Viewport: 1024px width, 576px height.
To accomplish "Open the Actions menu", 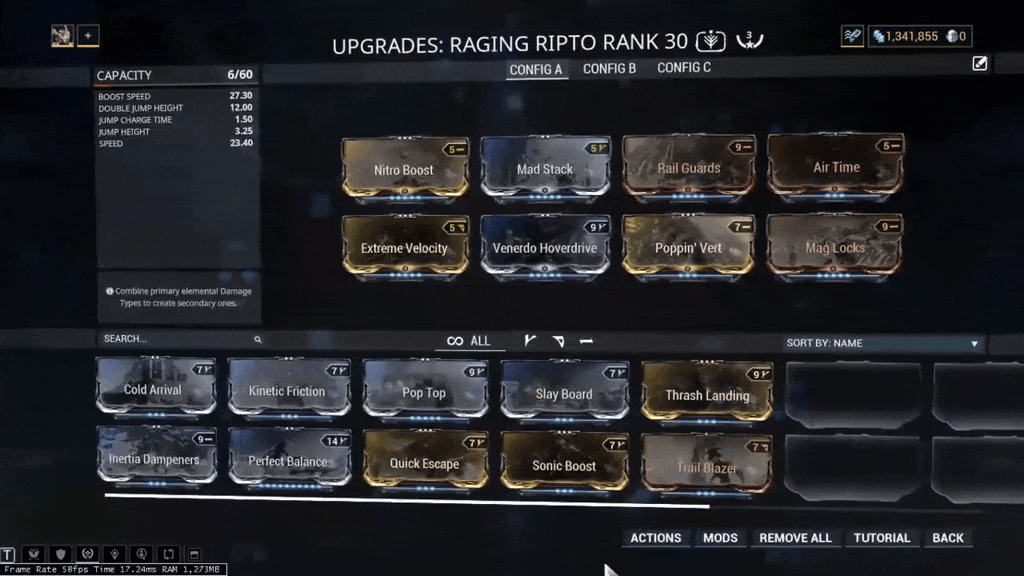I will (655, 538).
